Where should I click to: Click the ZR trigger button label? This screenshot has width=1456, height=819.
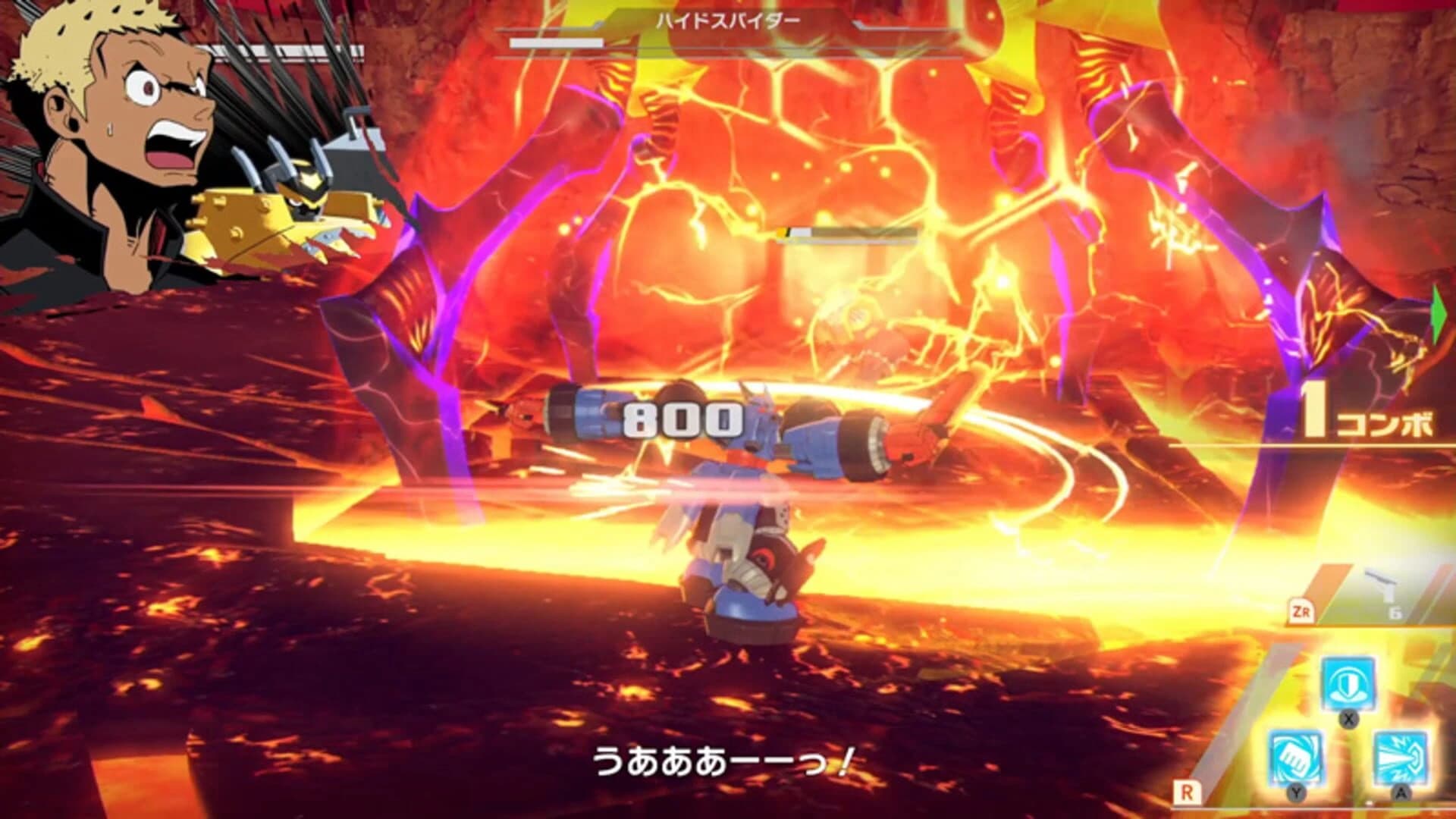[x=1303, y=610]
